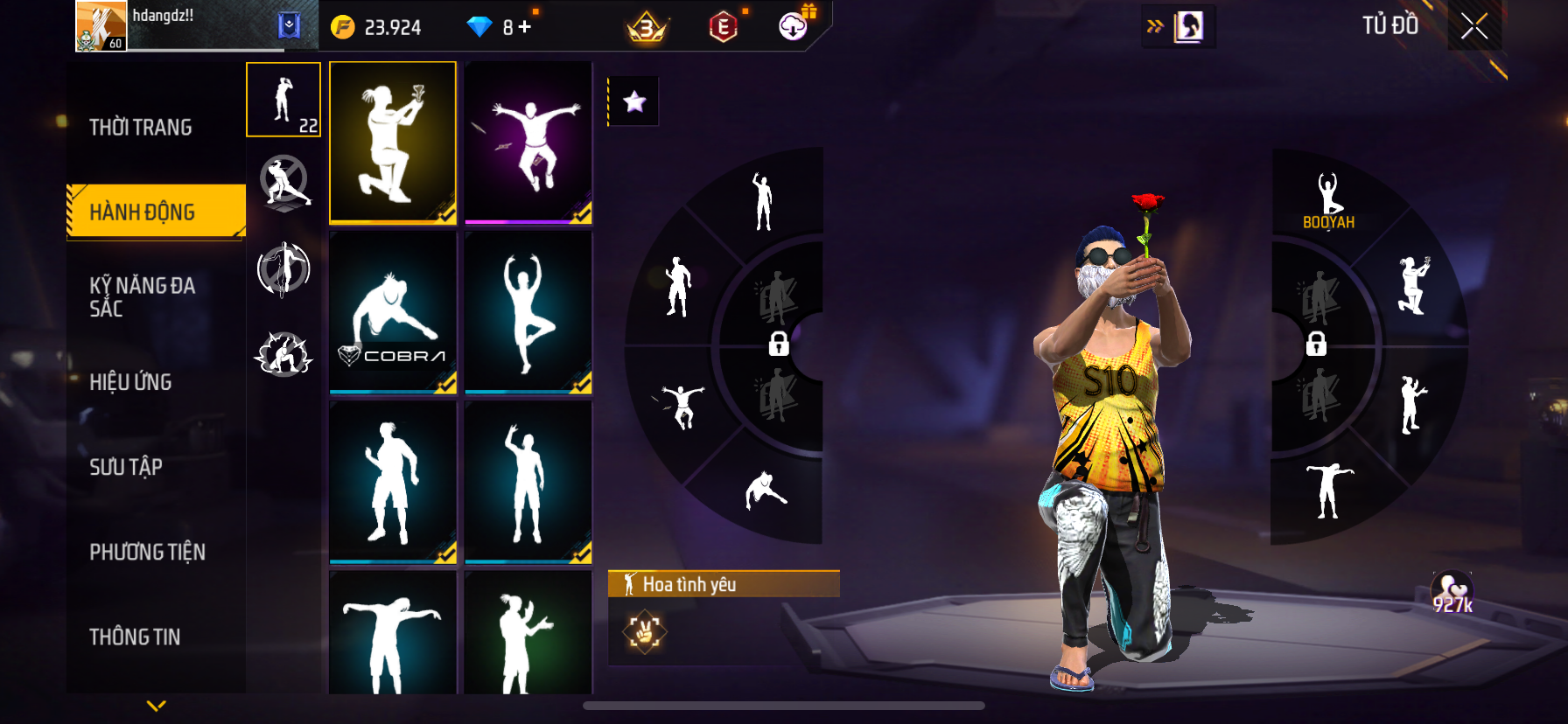The image size is (1568, 724).
Task: Go to the Phương Tiện category
Action: click(147, 552)
